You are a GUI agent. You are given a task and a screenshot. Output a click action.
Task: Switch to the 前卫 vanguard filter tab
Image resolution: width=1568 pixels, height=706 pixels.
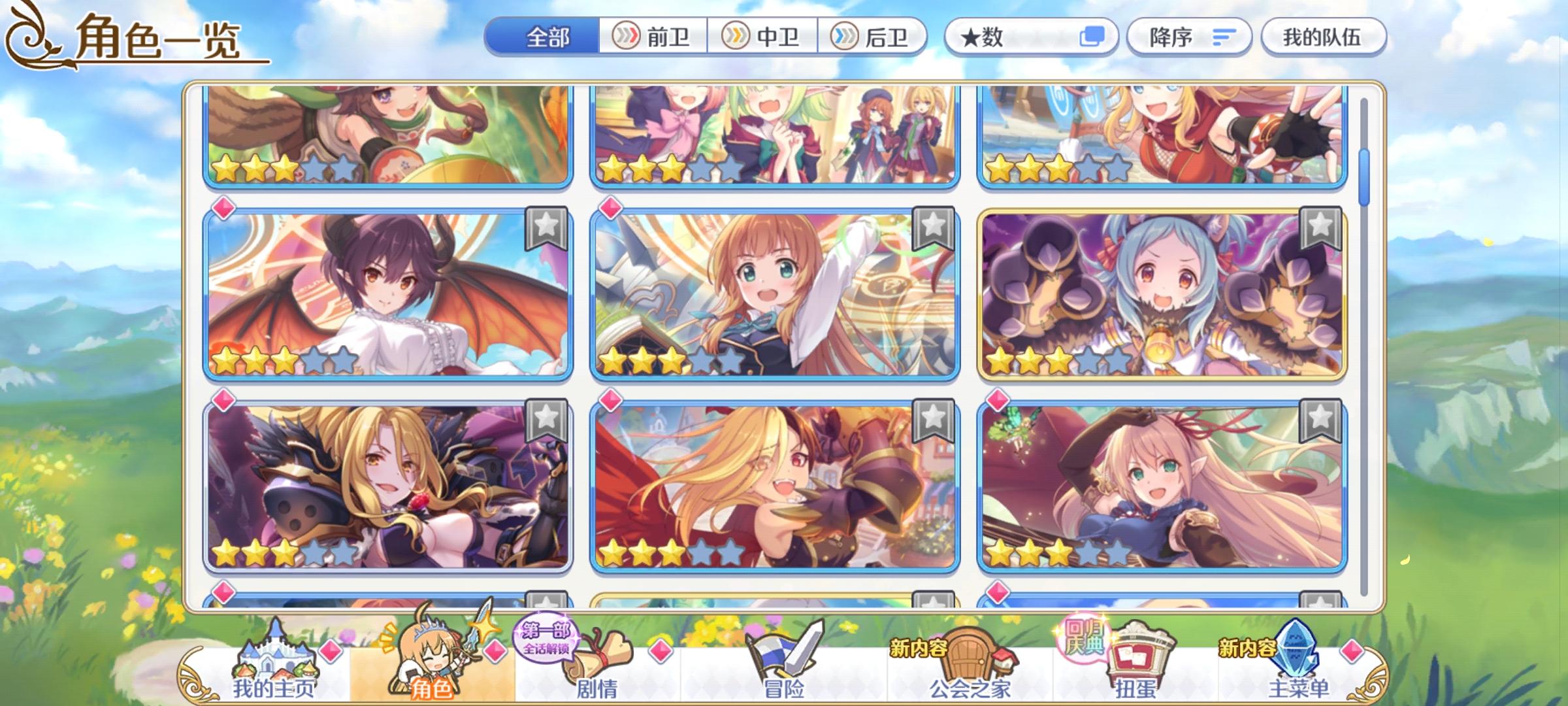[x=653, y=37]
